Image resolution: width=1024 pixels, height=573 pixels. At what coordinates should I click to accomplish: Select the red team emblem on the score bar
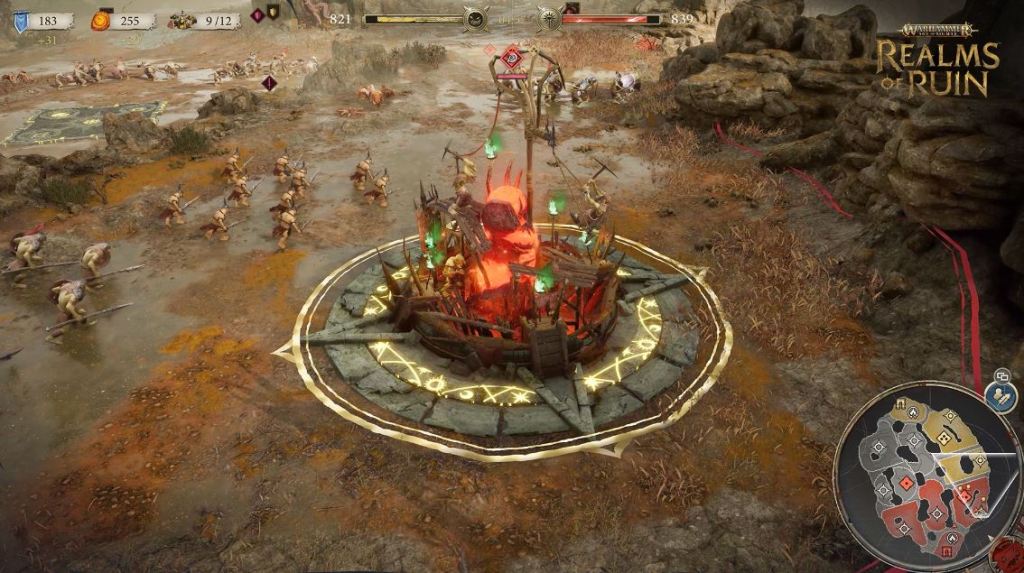pos(547,18)
